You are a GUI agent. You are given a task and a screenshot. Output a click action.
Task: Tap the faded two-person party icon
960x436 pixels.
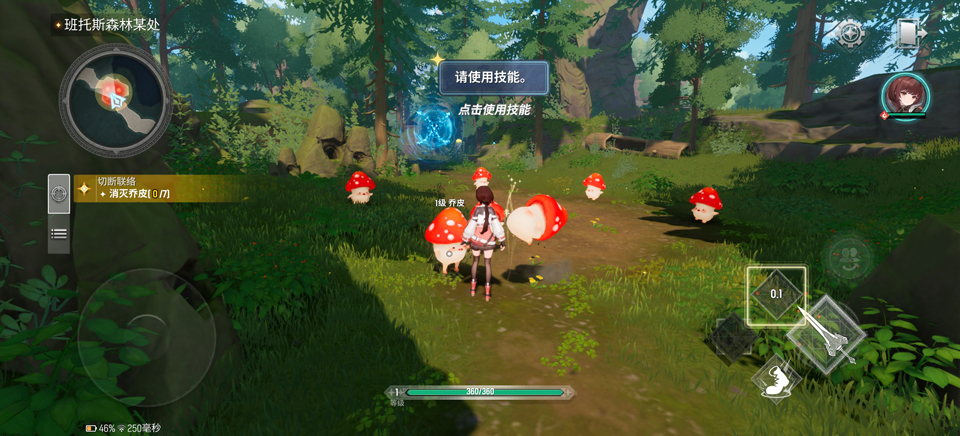click(x=846, y=259)
